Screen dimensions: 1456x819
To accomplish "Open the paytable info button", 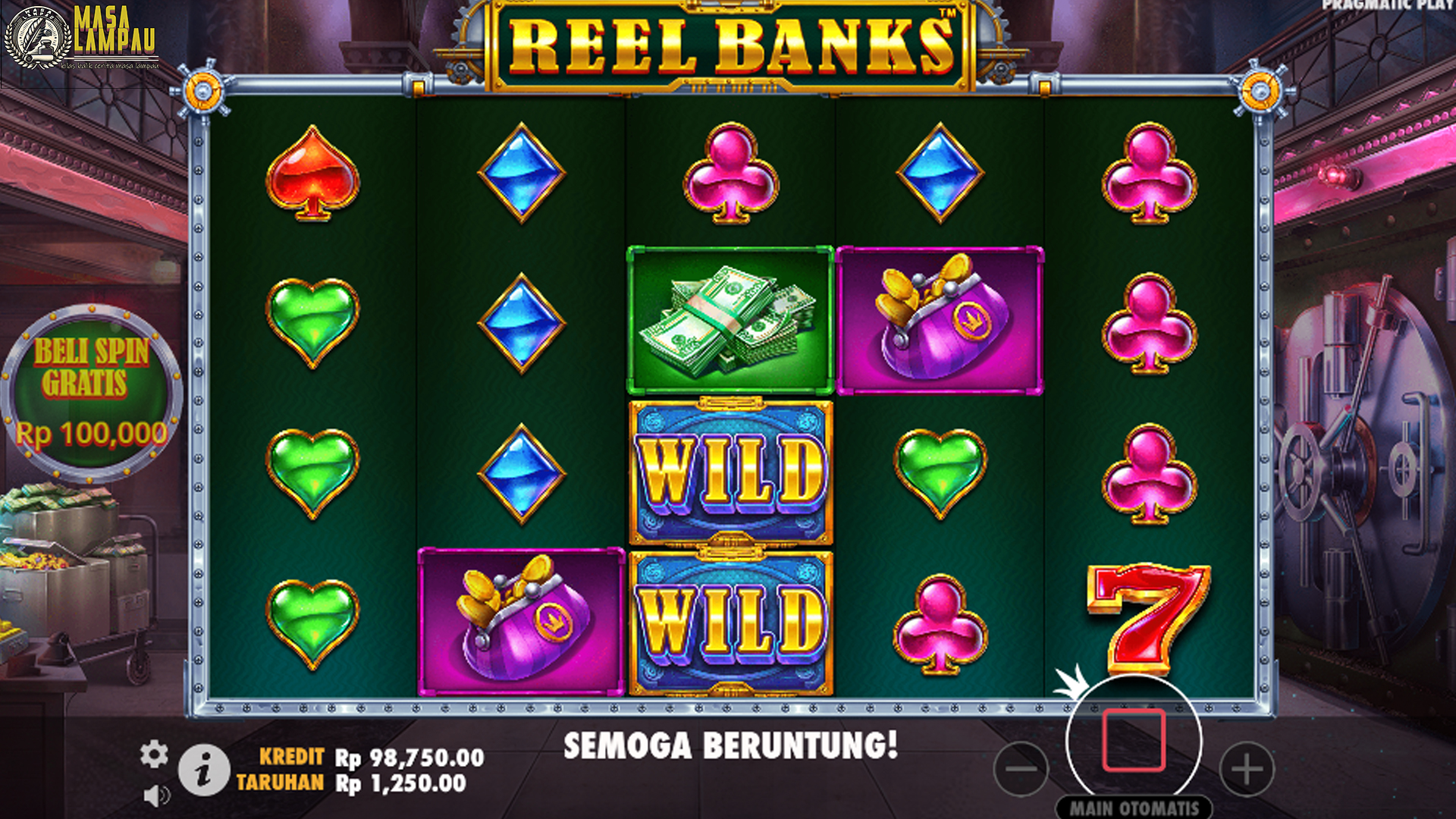I will pos(205,766).
